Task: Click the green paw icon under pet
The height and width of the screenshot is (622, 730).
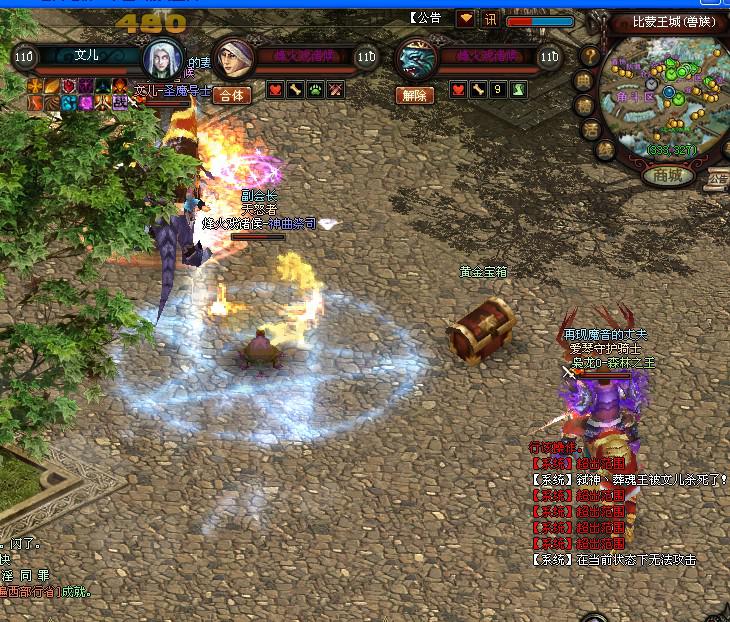Action: (x=315, y=91)
